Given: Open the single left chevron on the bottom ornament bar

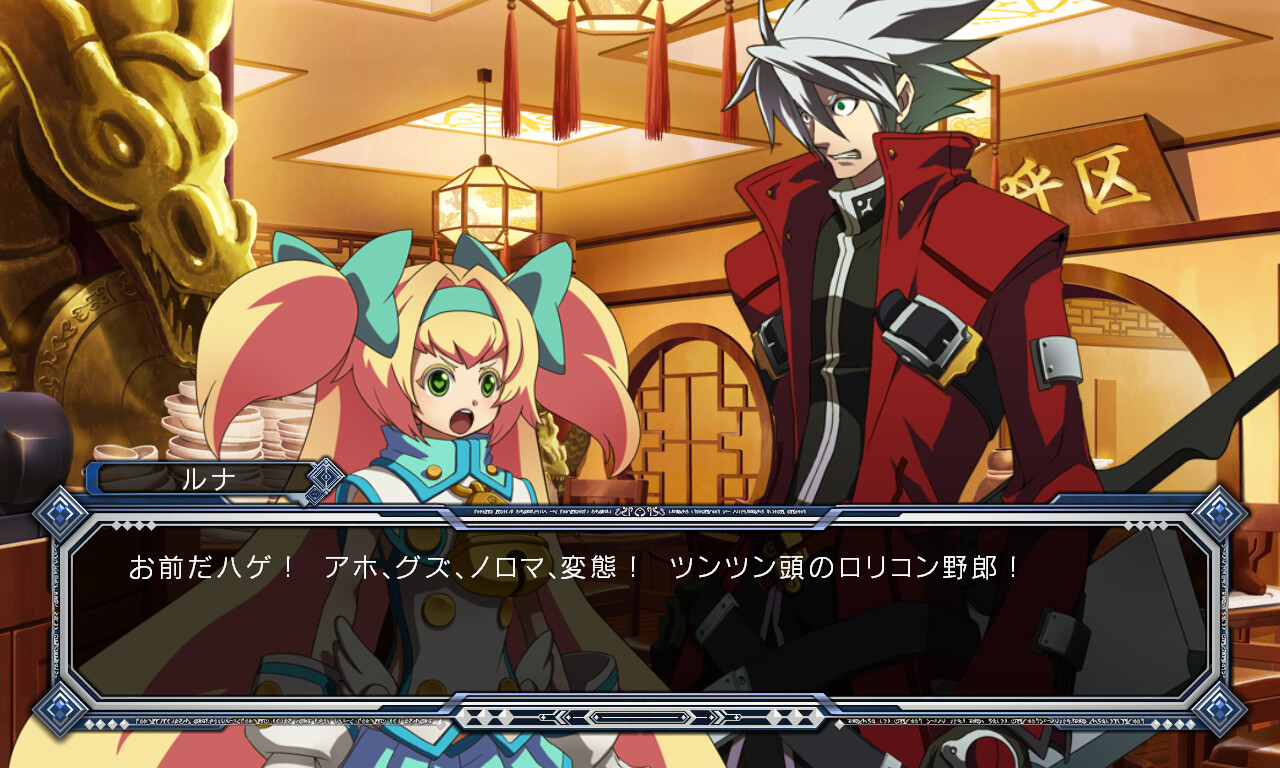Looking at the screenshot, I should click(x=541, y=717).
